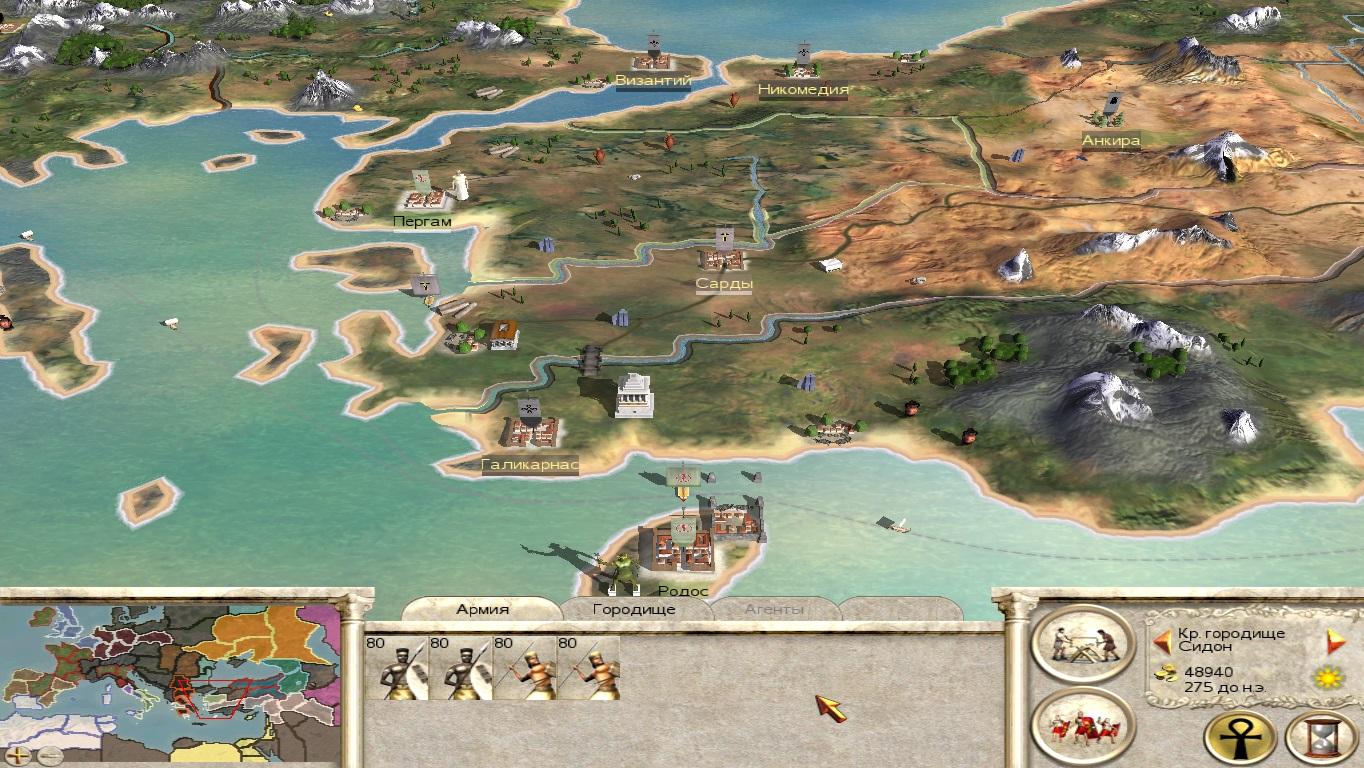Cycle to previous settlement with left arrow
This screenshot has height=768, width=1364.
[x=1162, y=641]
